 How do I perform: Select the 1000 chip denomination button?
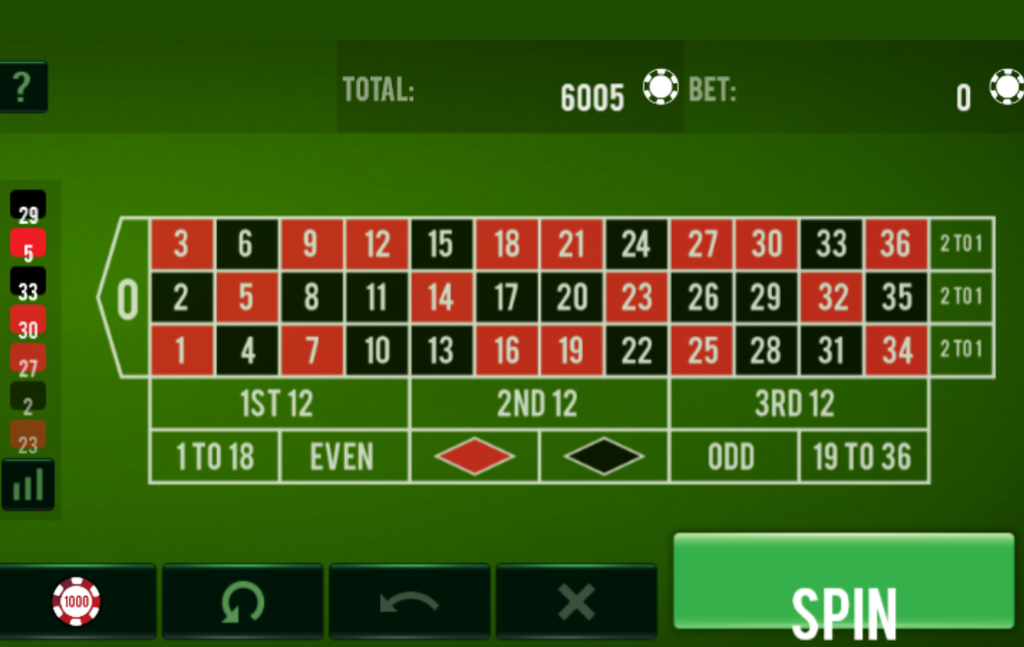77,601
